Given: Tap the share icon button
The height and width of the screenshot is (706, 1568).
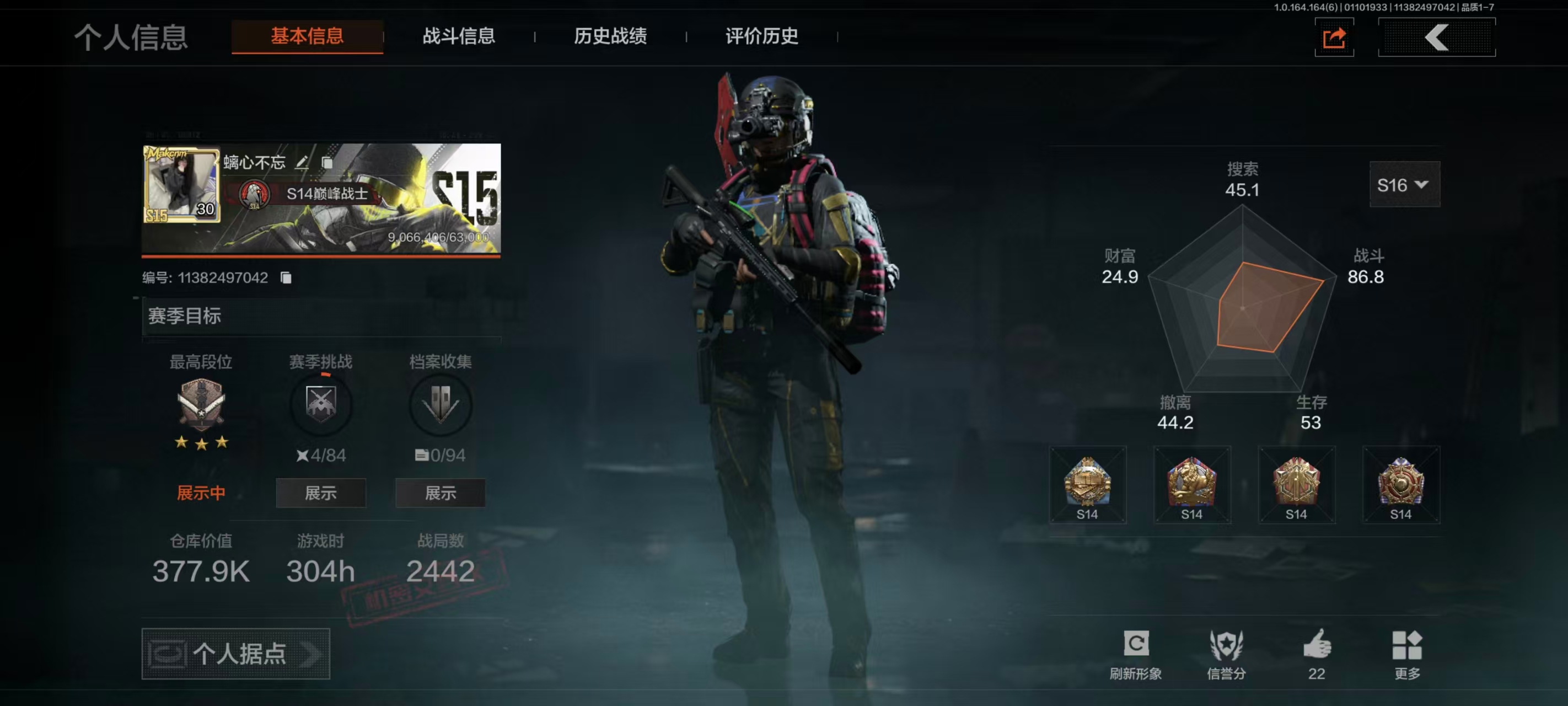Looking at the screenshot, I should (1334, 39).
